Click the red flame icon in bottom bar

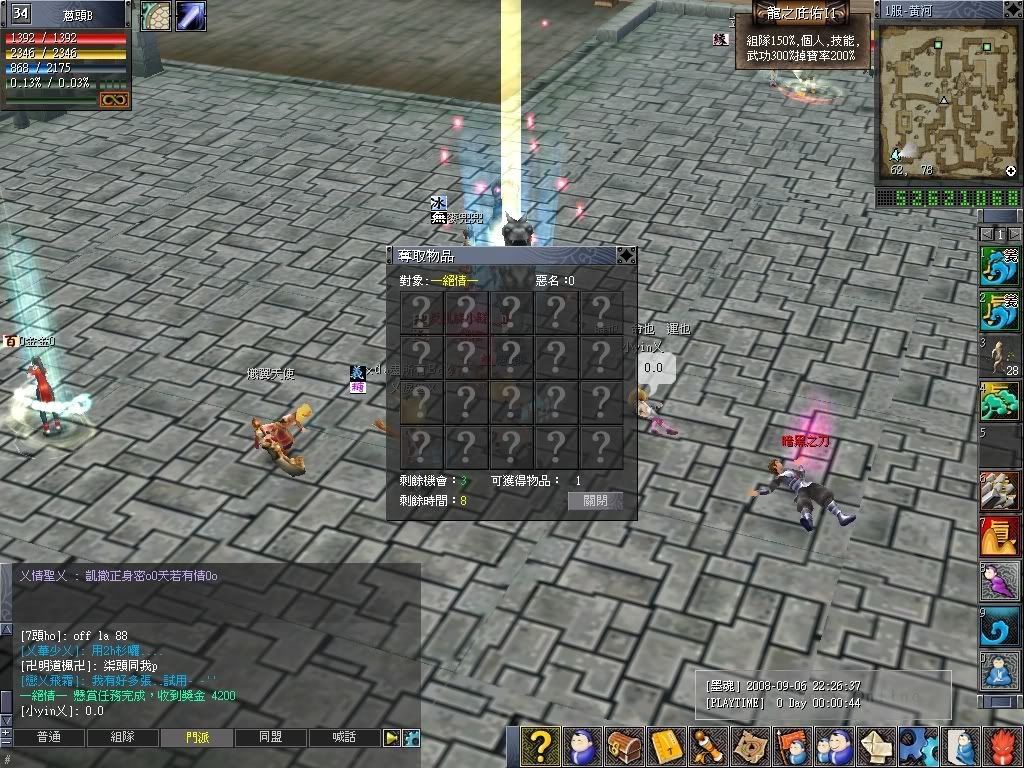coord(1003,746)
